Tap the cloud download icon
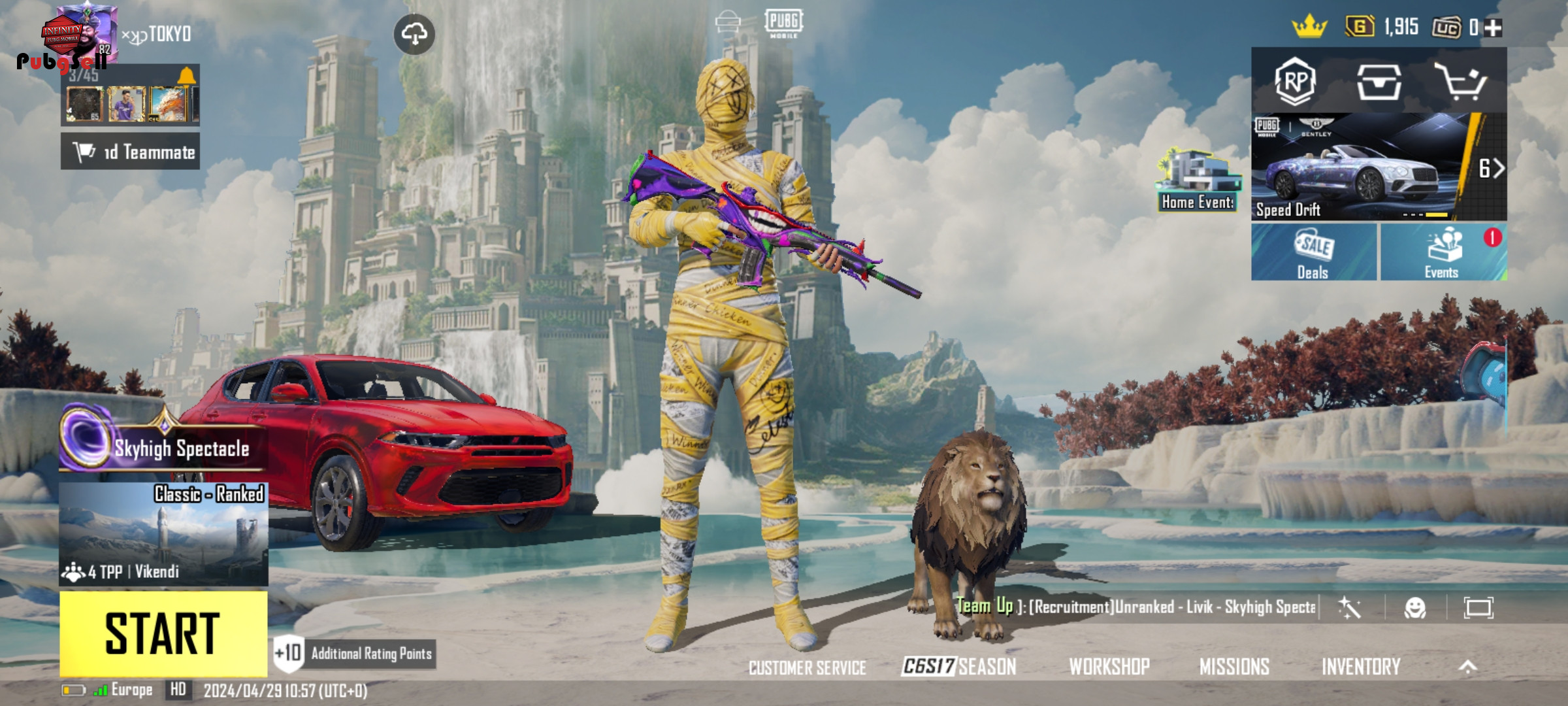The width and height of the screenshot is (1568, 706). (414, 34)
